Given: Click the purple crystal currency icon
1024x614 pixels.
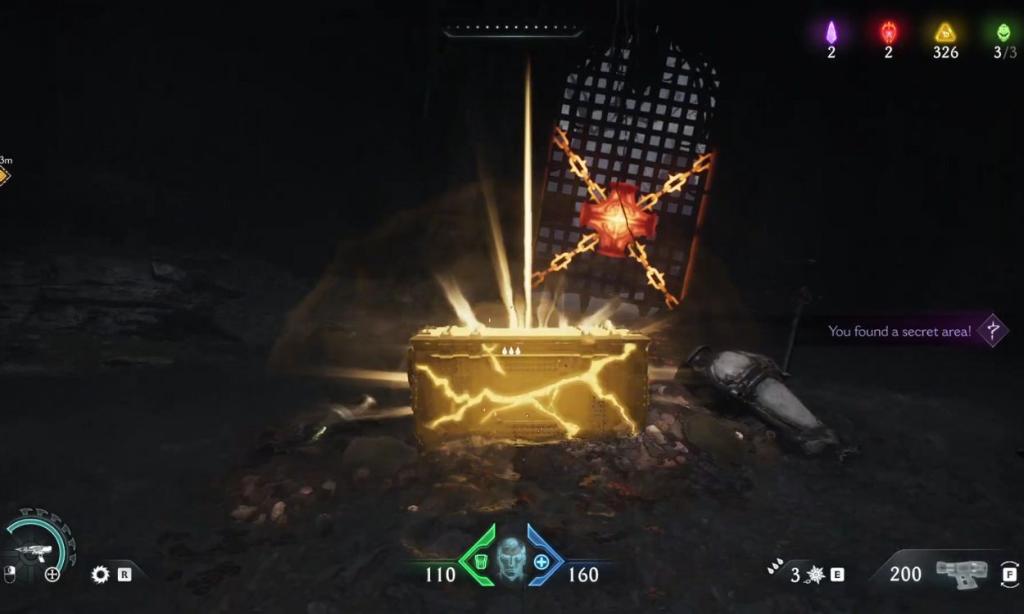Looking at the screenshot, I should click(x=831, y=32).
